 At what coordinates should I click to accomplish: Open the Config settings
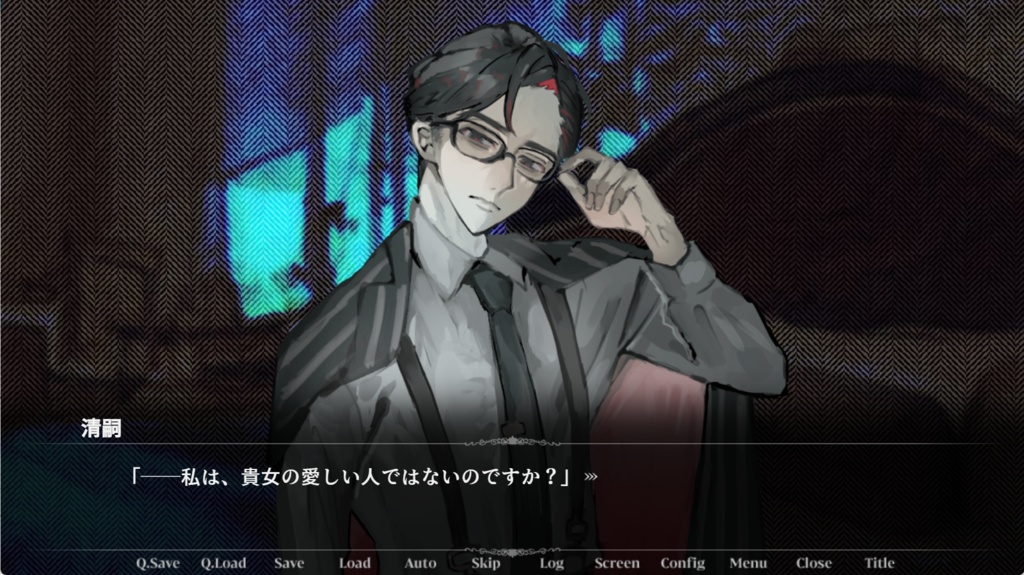click(x=682, y=563)
